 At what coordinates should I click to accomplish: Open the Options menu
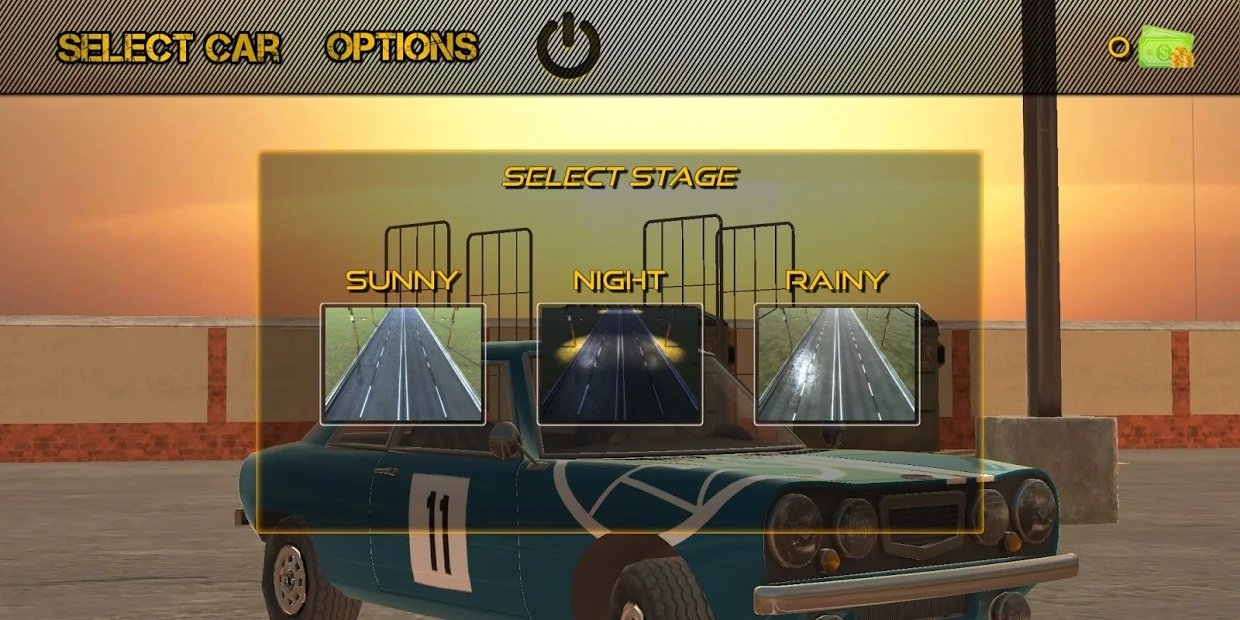click(402, 47)
